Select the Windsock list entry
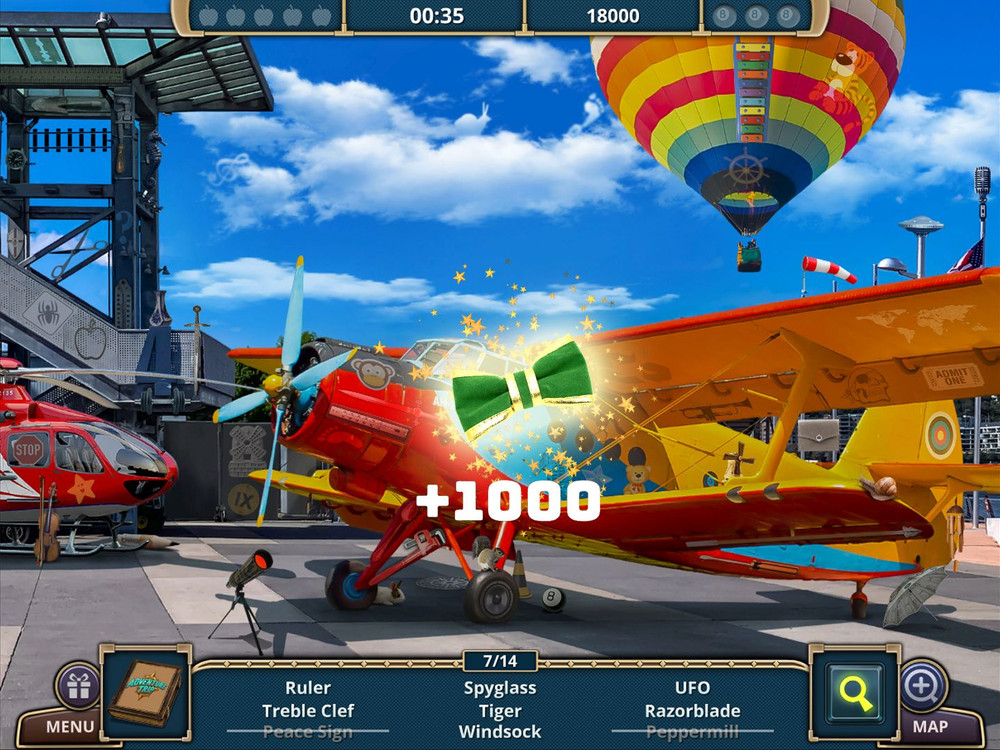The width and height of the screenshot is (1000, 750). [x=500, y=732]
